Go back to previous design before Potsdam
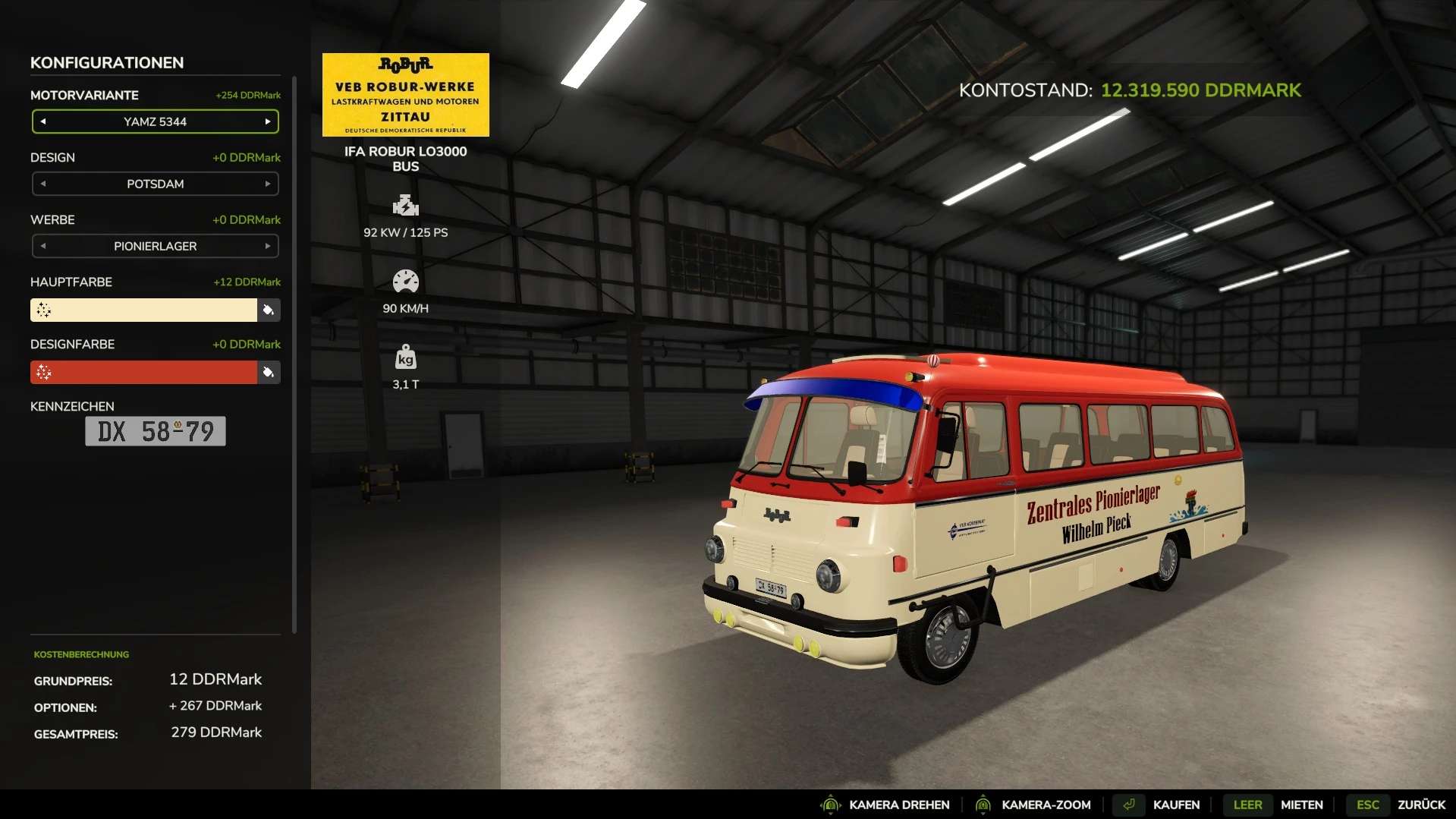 pos(43,184)
